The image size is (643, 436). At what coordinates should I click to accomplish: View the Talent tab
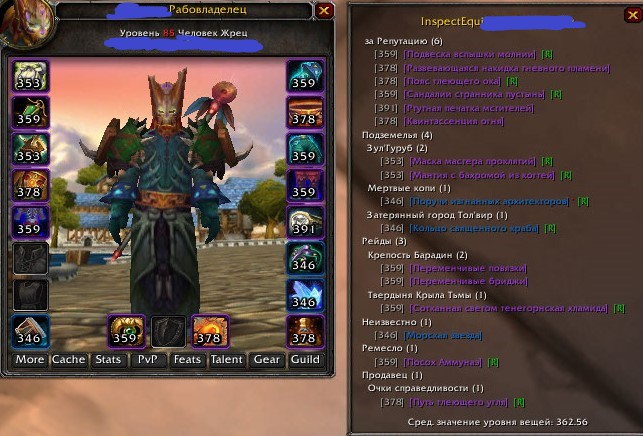pos(227,359)
